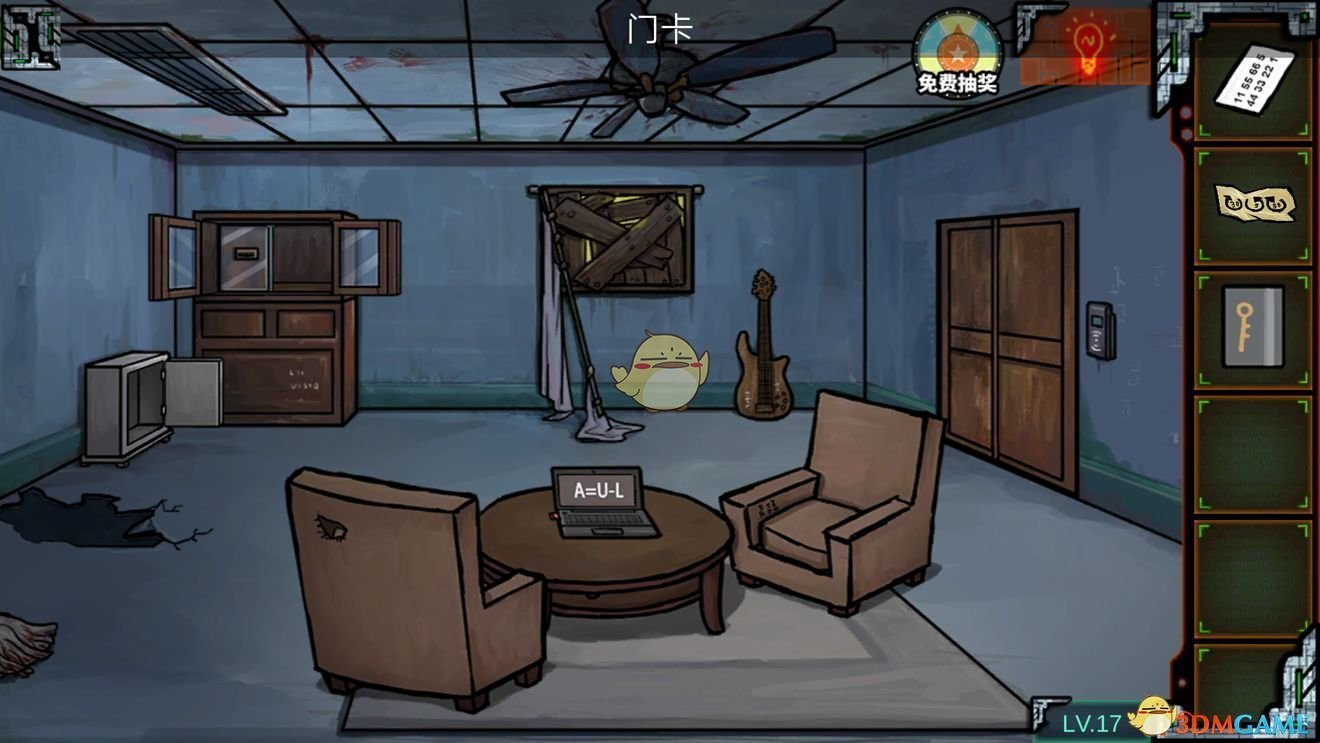Open the 免费抽奖 free lottery wheel
The image size is (1320, 743).
coord(957,52)
